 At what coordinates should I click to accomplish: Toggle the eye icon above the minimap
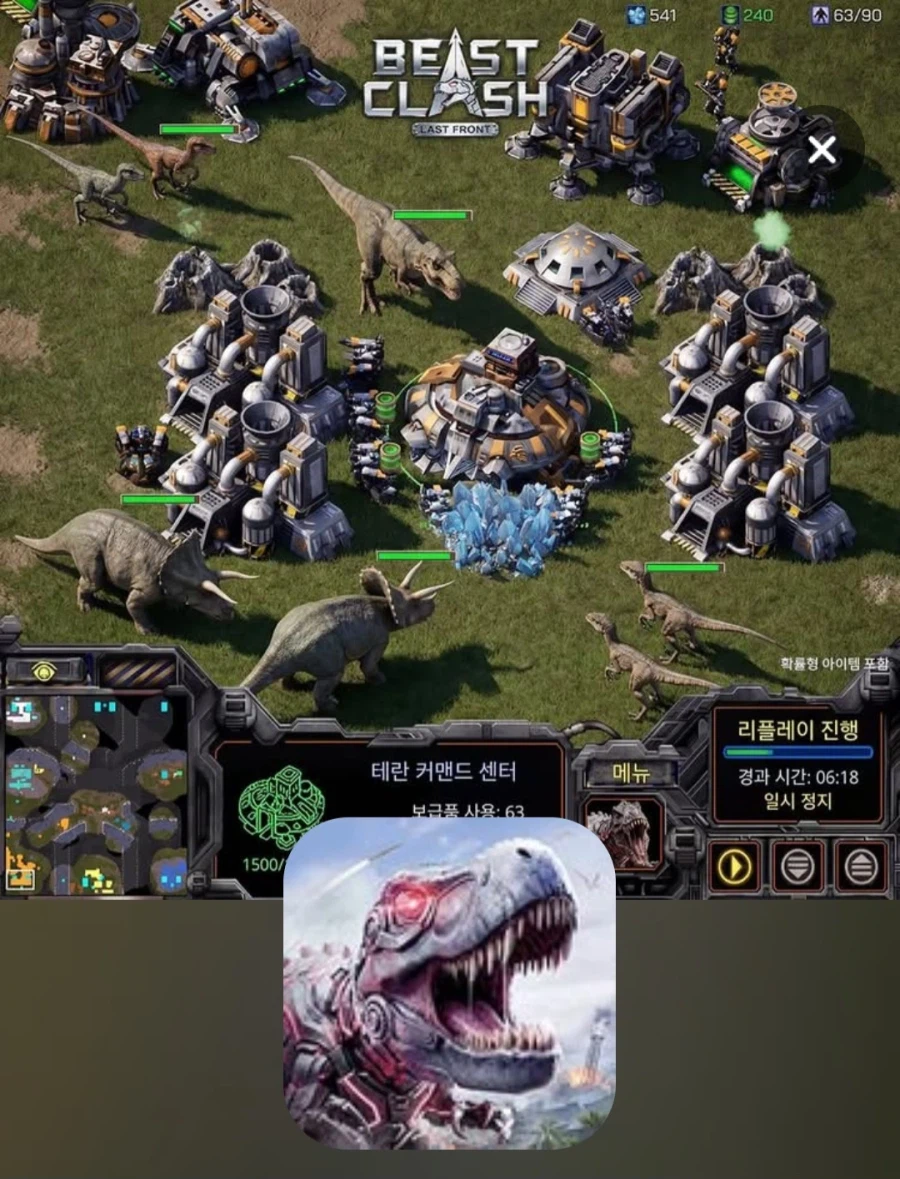click(x=44, y=671)
